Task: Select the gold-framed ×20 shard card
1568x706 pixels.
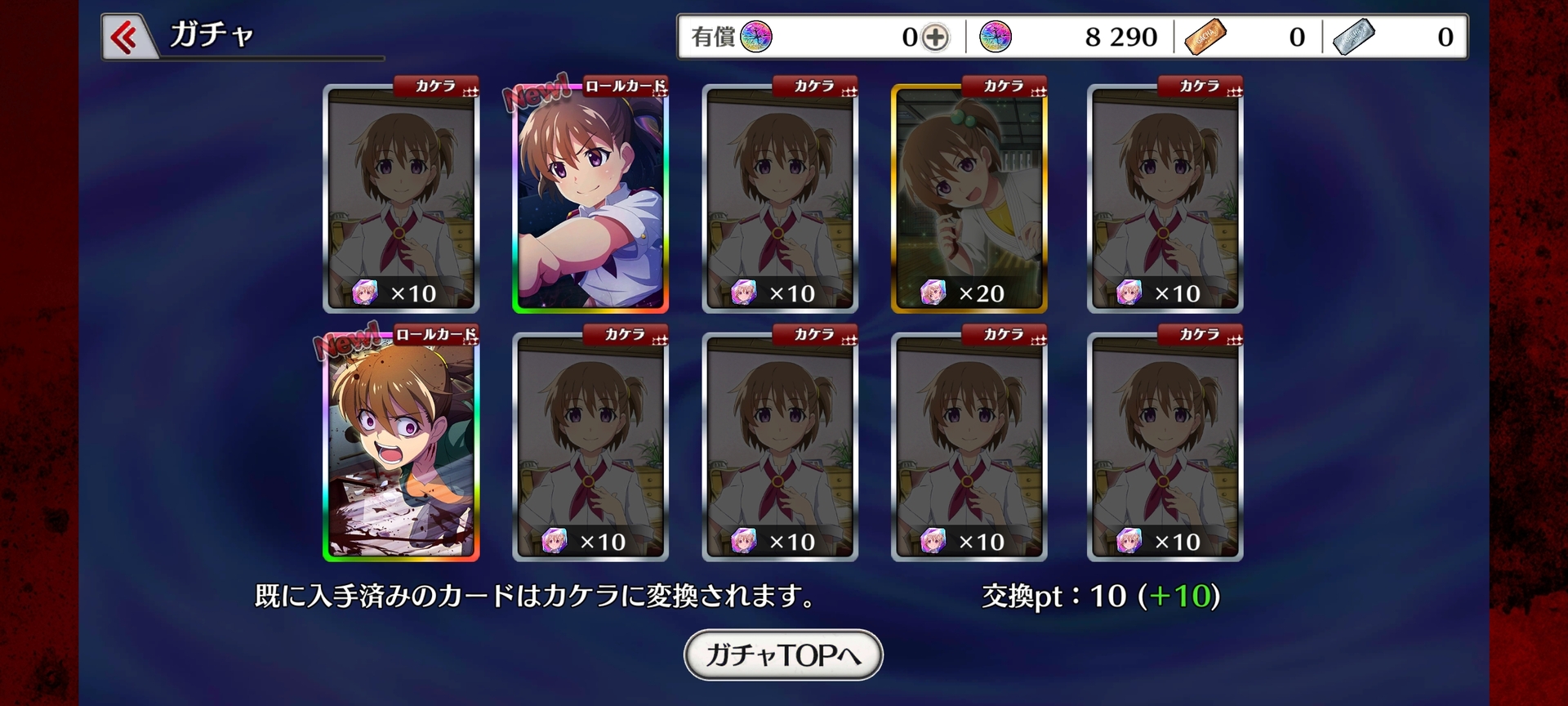Action: pyautogui.click(x=969, y=199)
